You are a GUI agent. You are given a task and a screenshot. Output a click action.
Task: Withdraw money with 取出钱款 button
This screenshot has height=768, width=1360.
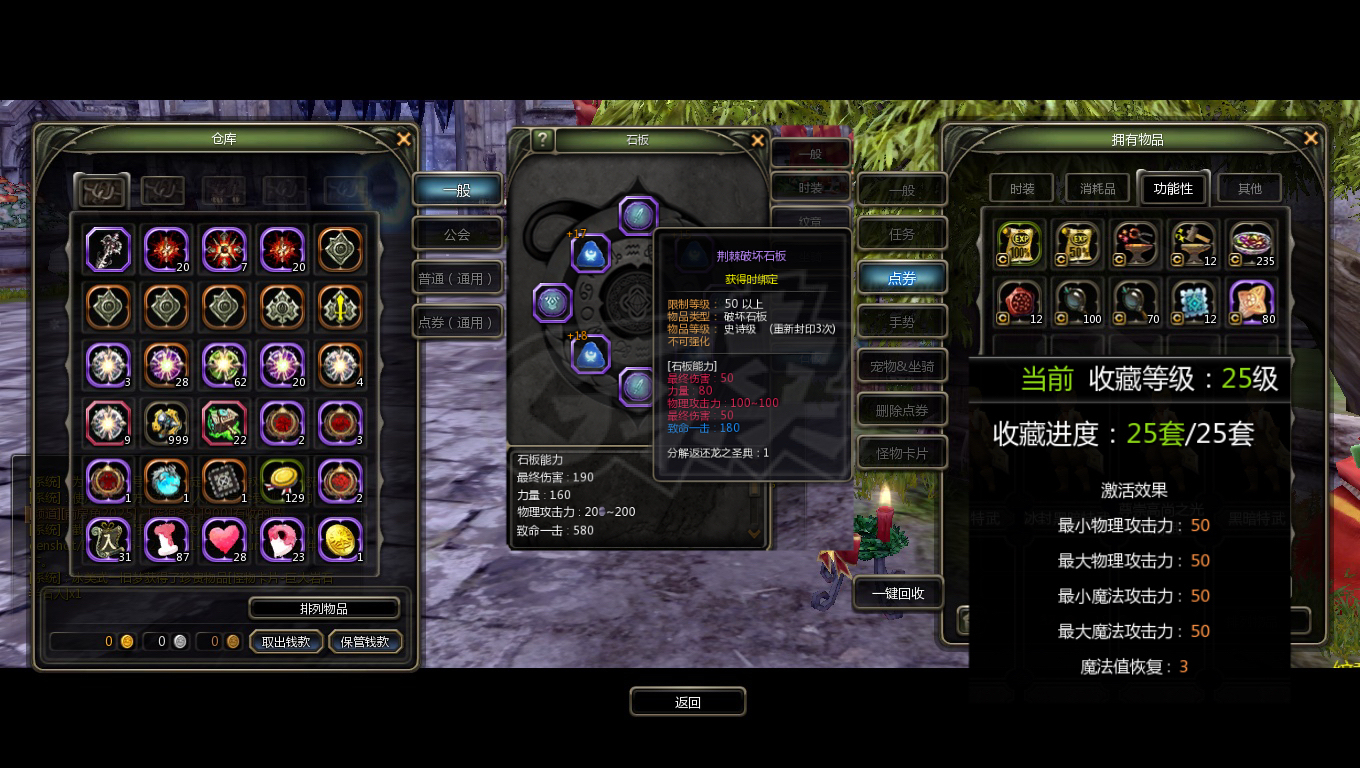(286, 642)
